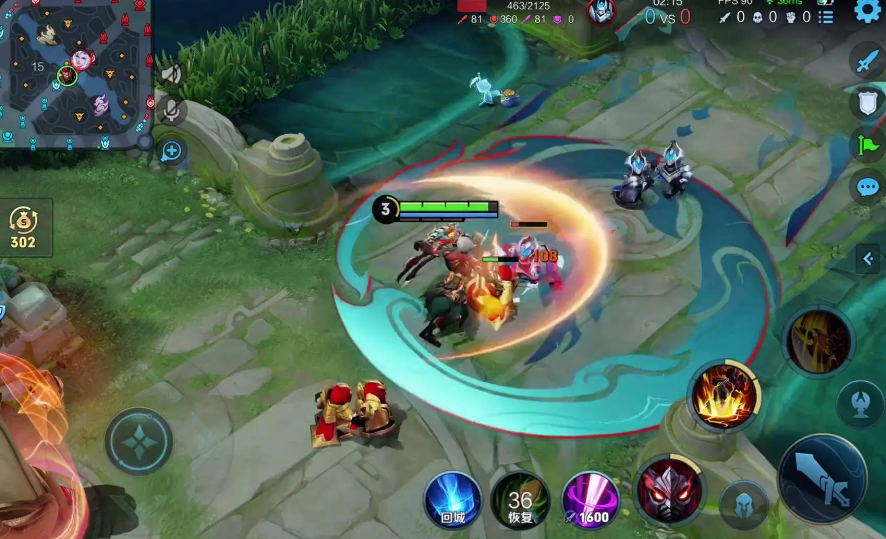Tap the helmet minion-target button
Image resolution: width=886 pixels, height=539 pixels.
[743, 503]
